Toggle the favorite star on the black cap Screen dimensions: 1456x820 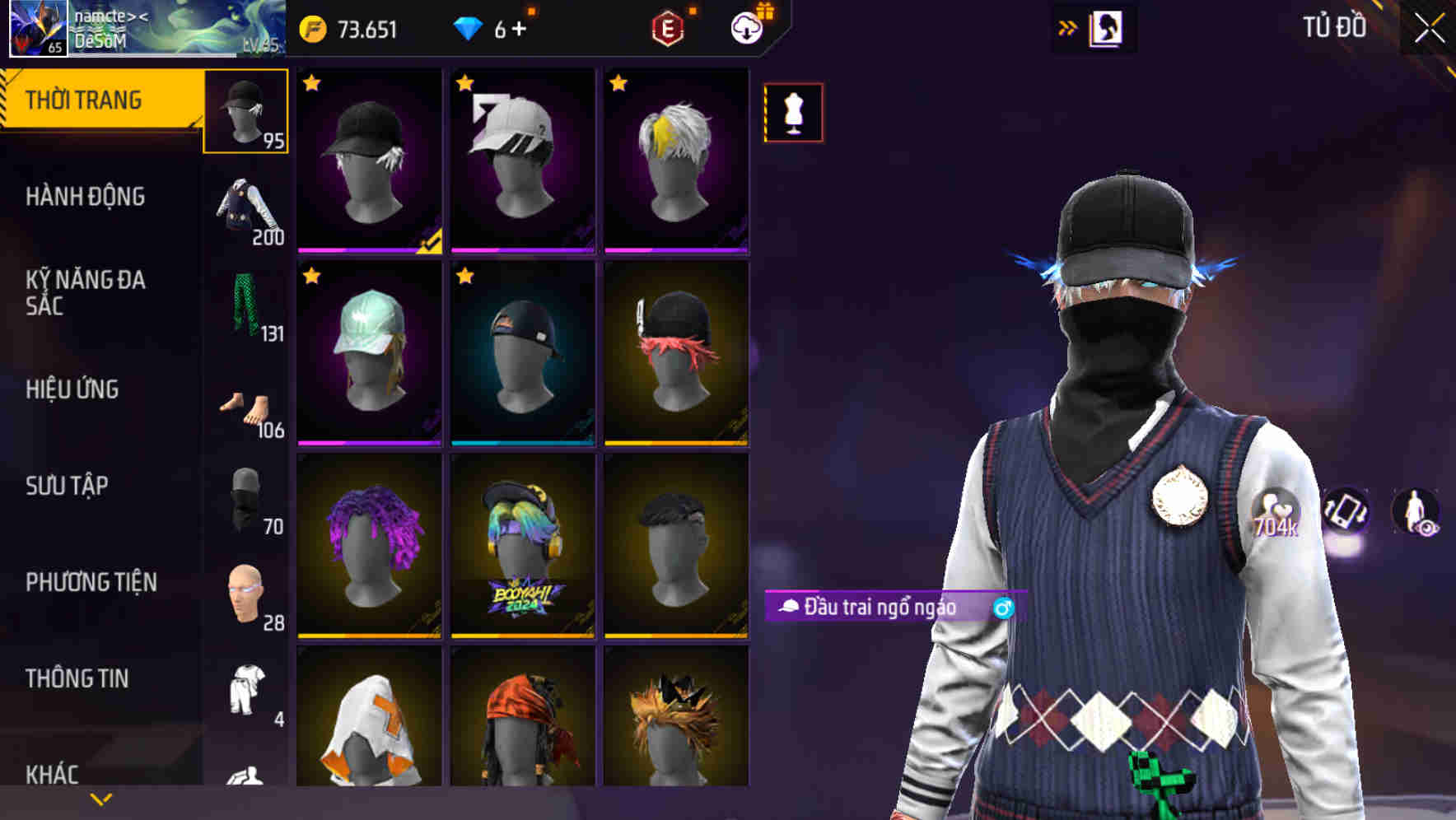click(x=312, y=84)
